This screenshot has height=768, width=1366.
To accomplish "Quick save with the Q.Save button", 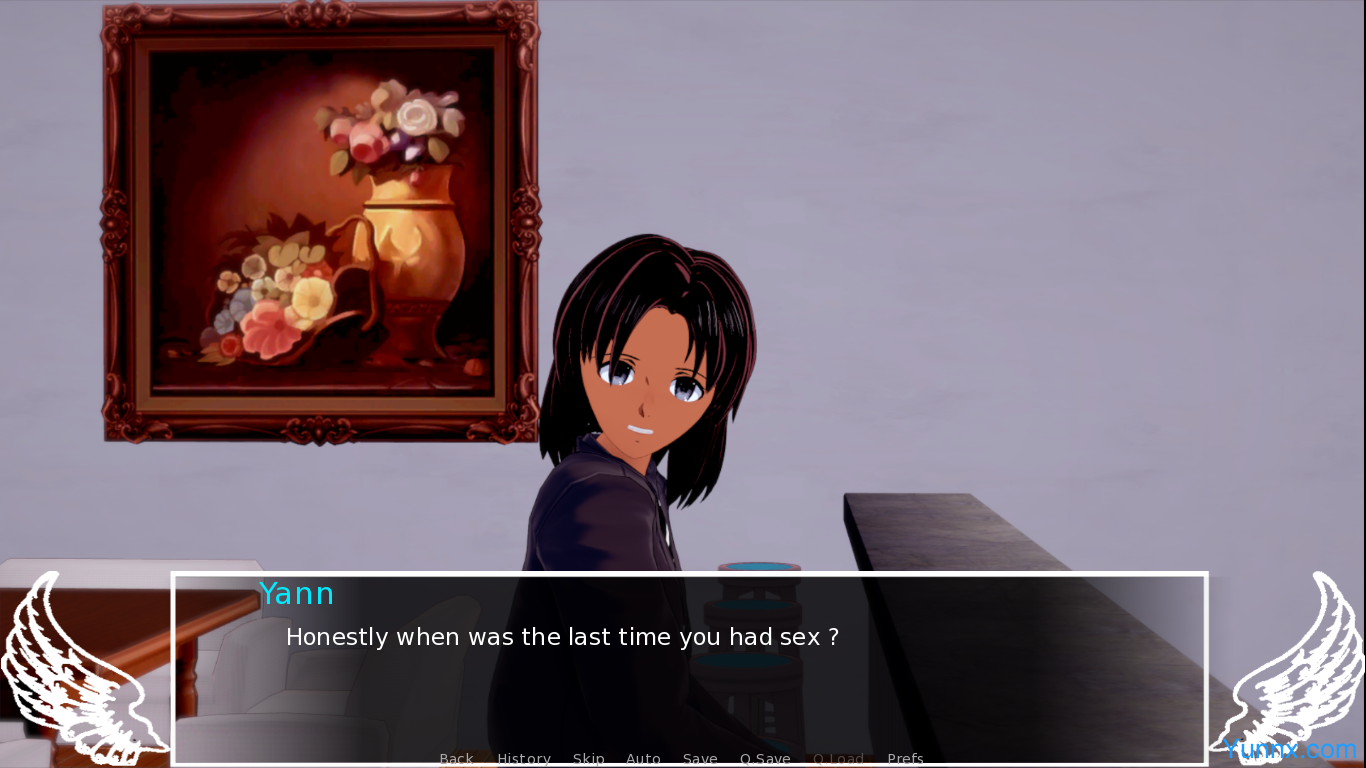I will coord(765,759).
